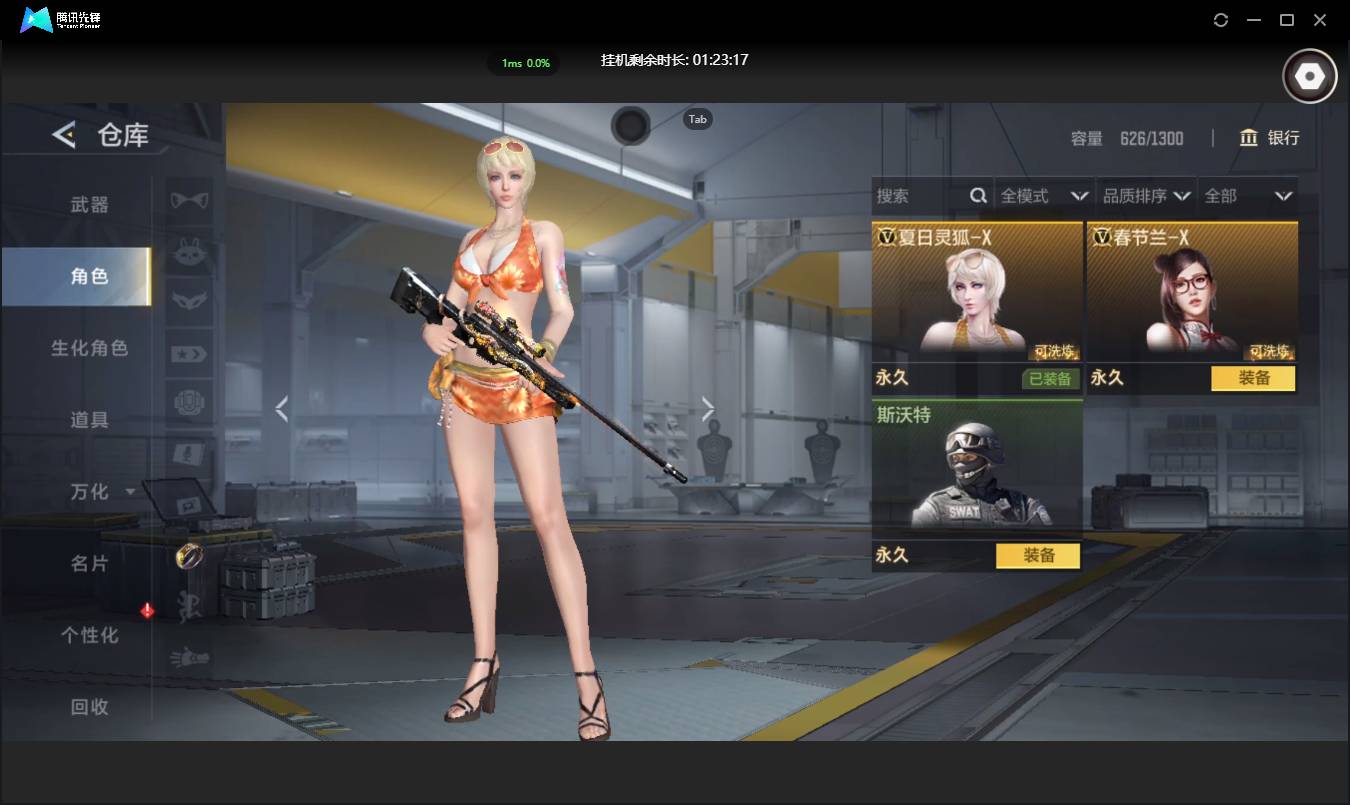Show the 名片 name card tab

coord(89,564)
